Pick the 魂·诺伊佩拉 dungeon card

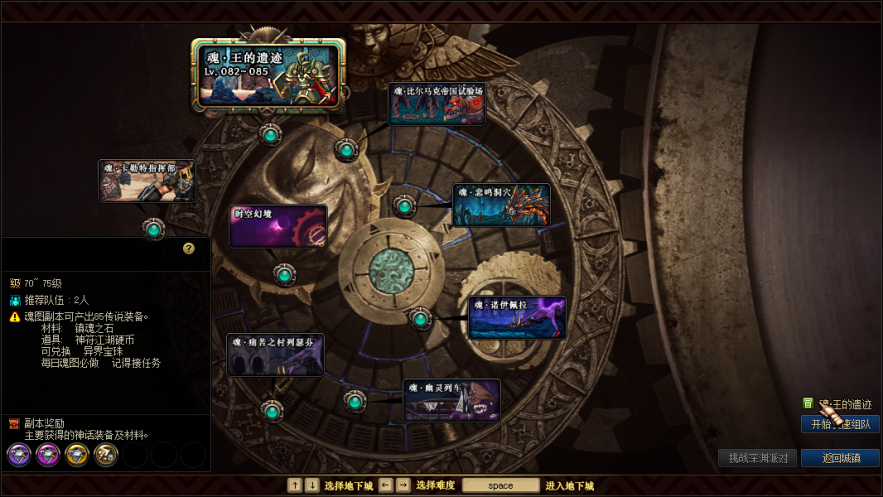(517, 318)
